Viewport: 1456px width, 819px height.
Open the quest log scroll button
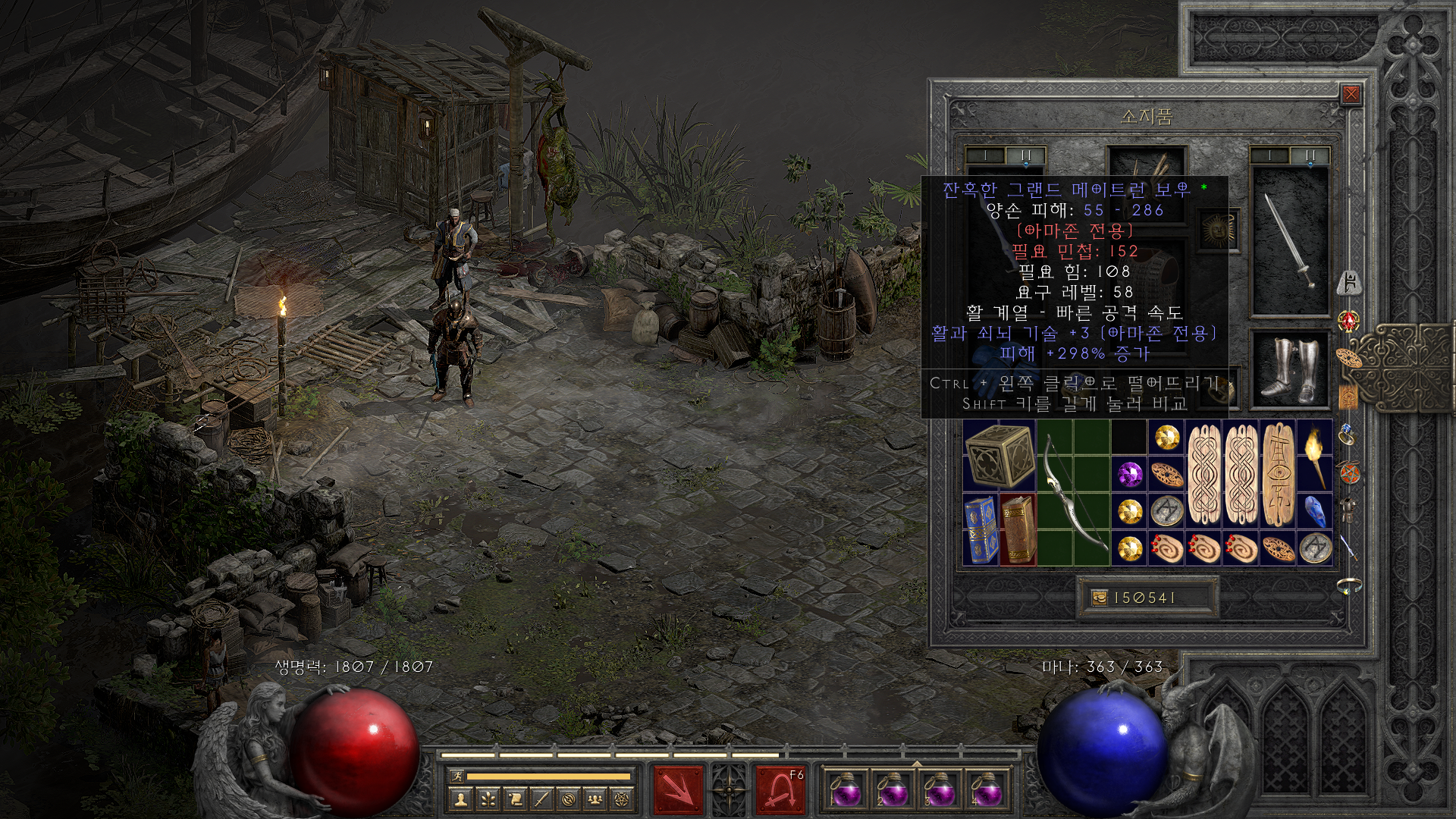[x=515, y=799]
